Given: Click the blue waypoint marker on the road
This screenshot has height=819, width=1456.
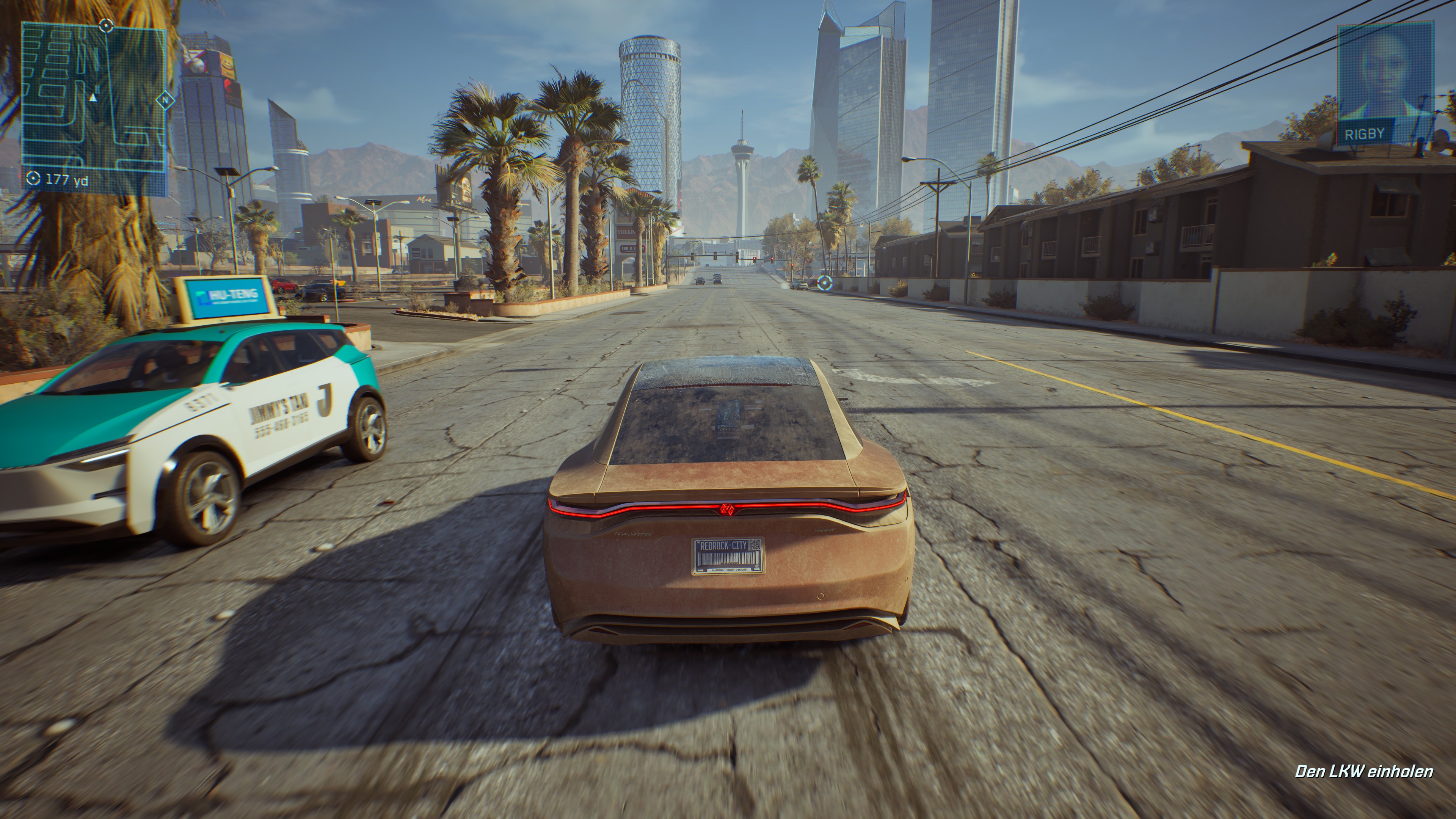Looking at the screenshot, I should (x=825, y=282).
